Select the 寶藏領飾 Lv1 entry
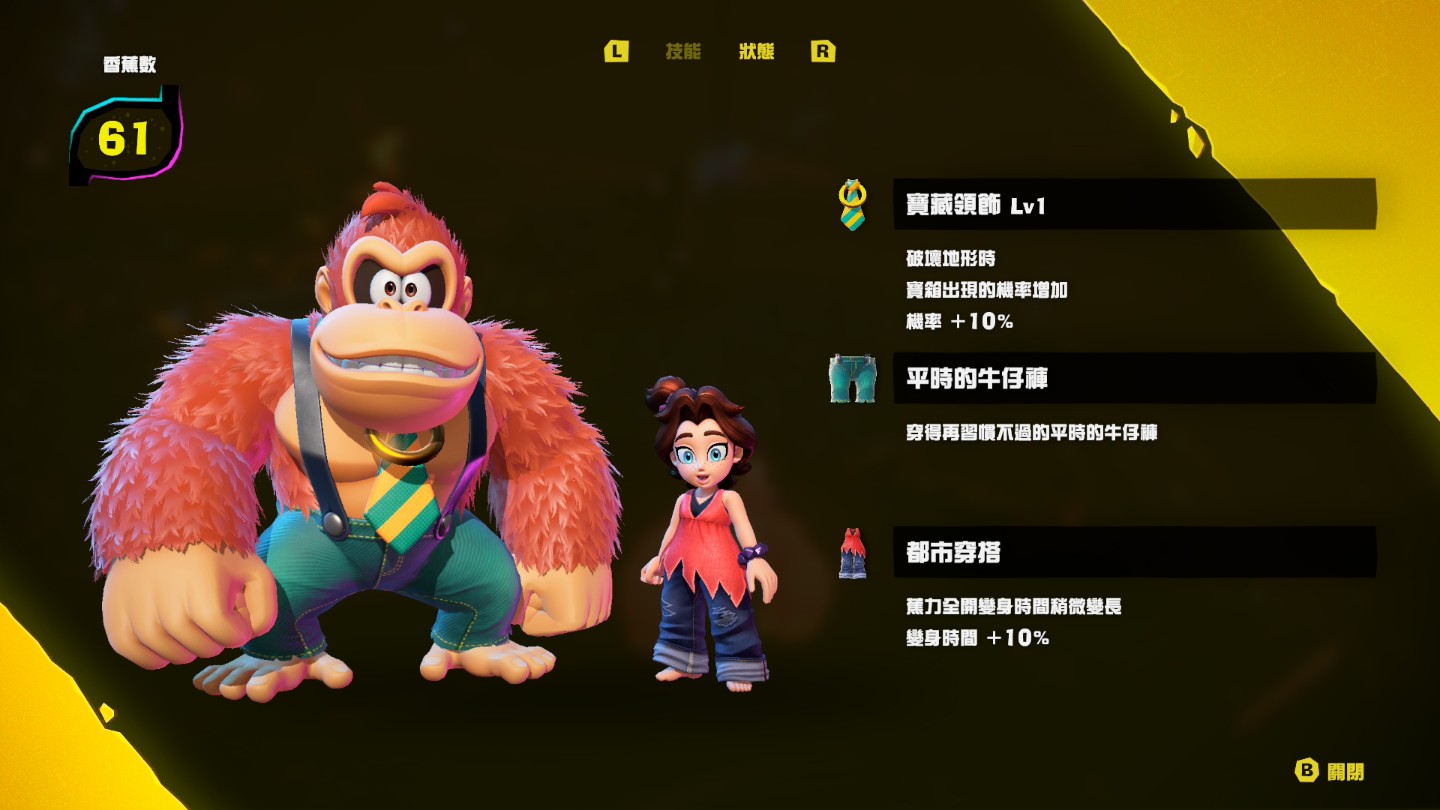The image size is (1440, 810). [1134, 205]
